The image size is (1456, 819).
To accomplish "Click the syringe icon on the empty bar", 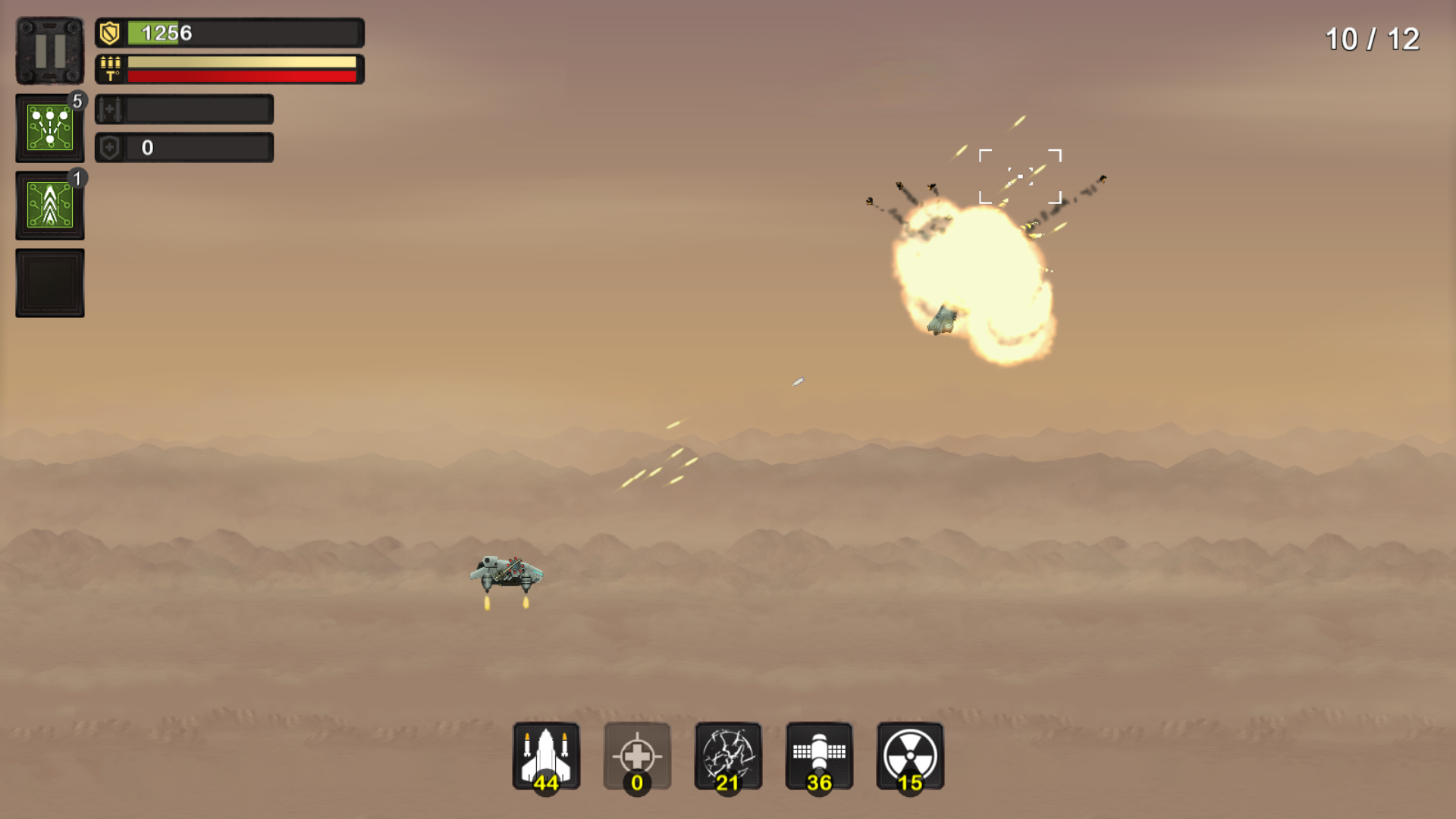I will (x=111, y=111).
